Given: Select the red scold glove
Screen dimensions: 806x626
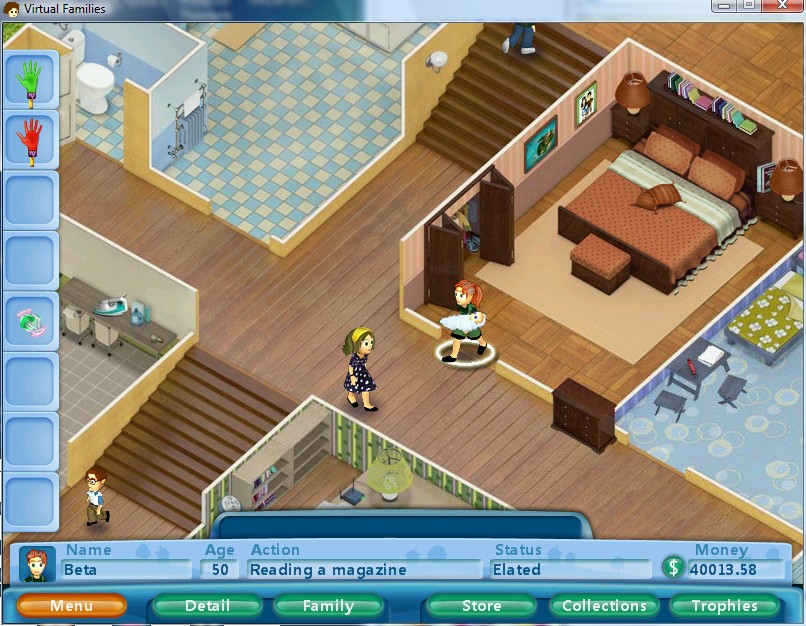Looking at the screenshot, I should (31, 140).
